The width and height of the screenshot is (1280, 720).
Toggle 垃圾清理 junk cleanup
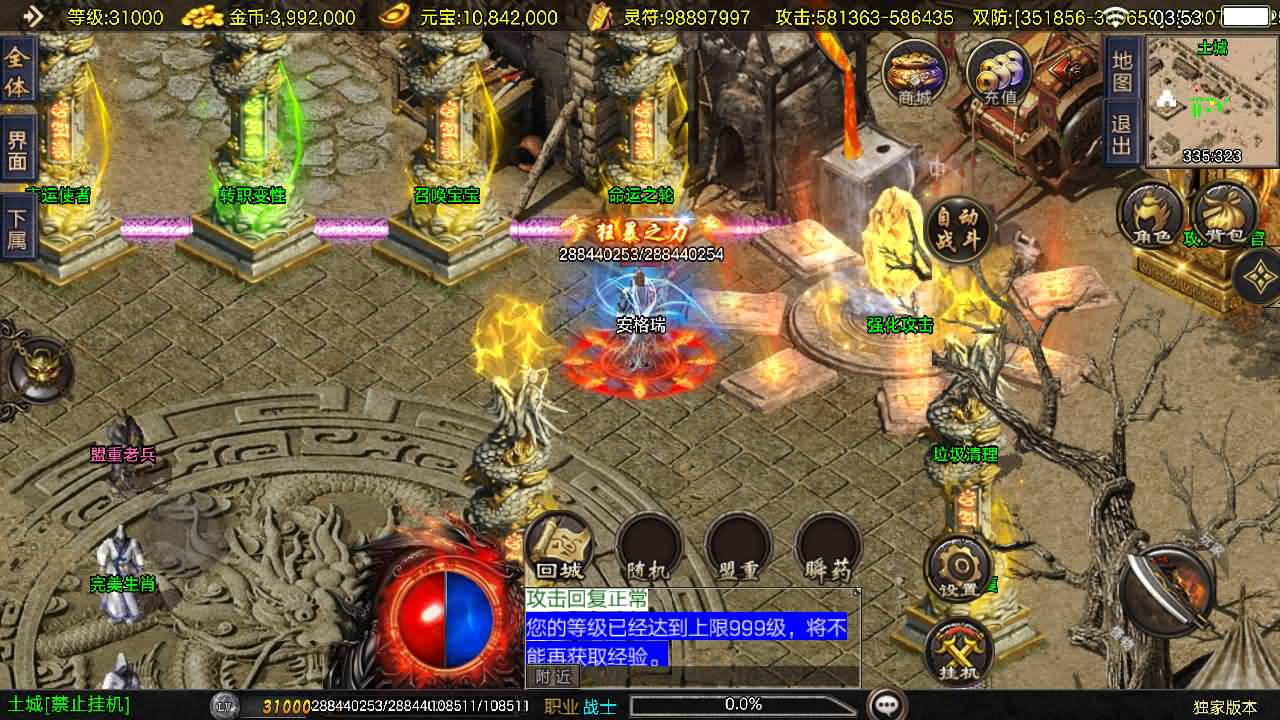pyautogui.click(x=965, y=452)
